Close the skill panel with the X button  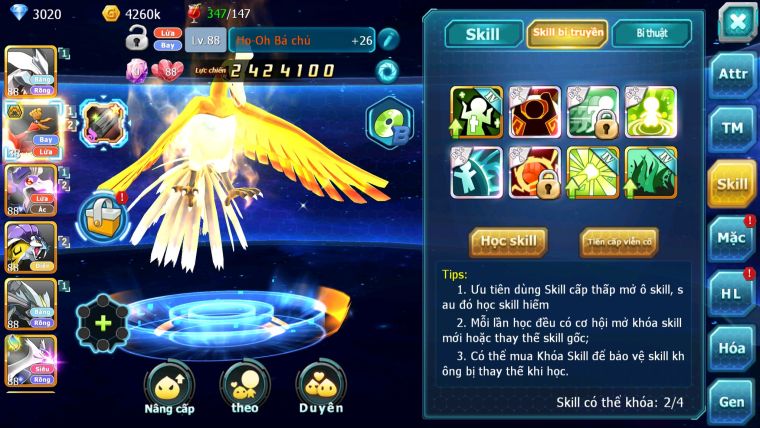pos(737,21)
